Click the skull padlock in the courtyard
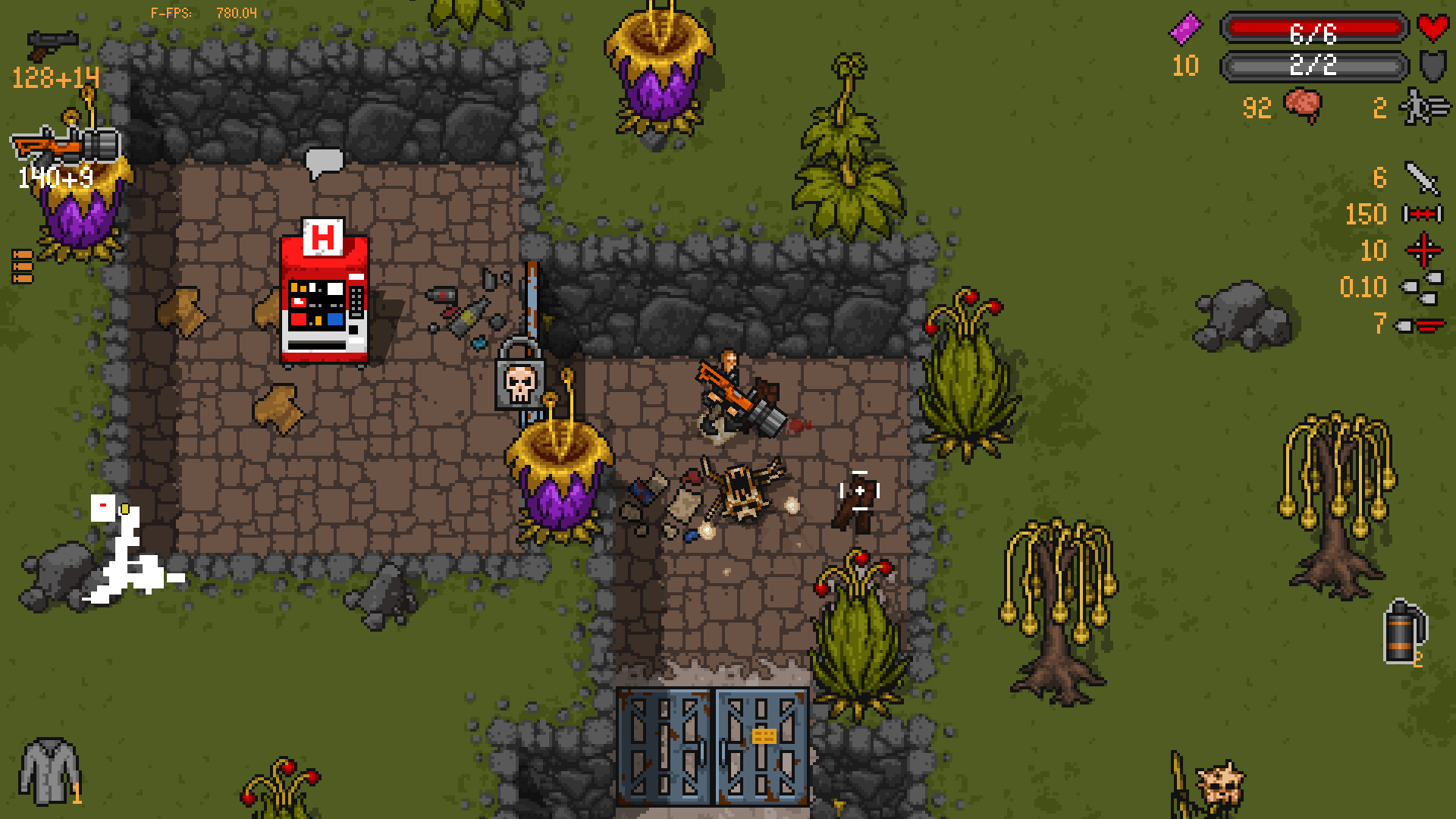 pyautogui.click(x=519, y=383)
